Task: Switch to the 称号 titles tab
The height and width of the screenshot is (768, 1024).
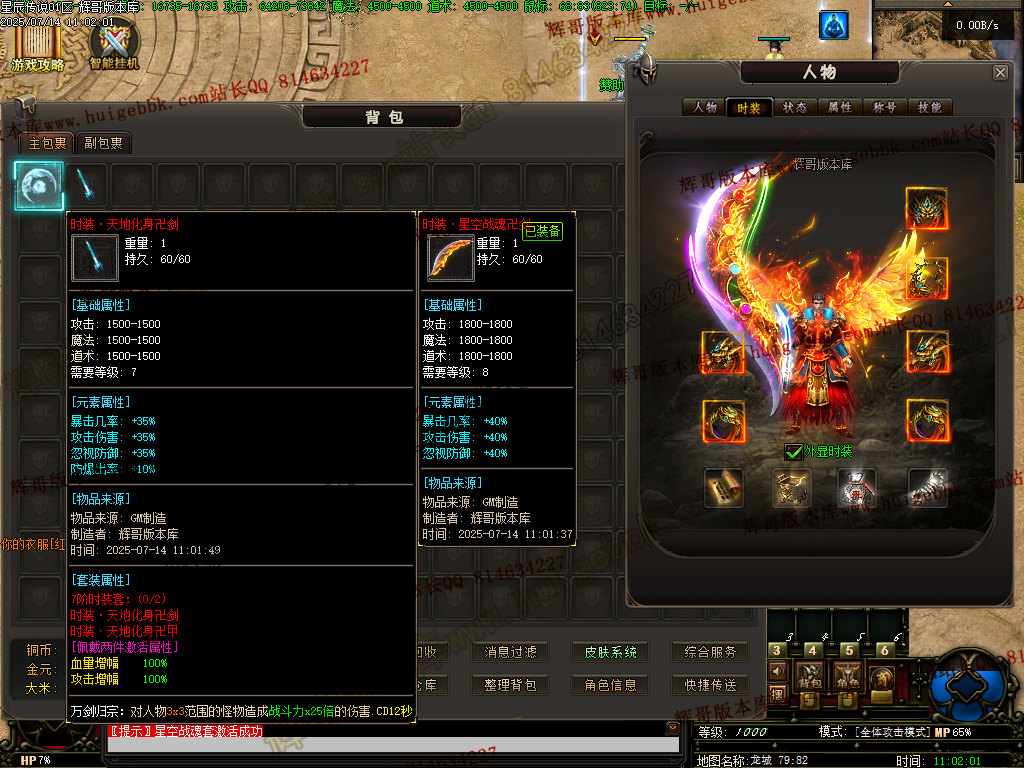Action: pos(885,108)
